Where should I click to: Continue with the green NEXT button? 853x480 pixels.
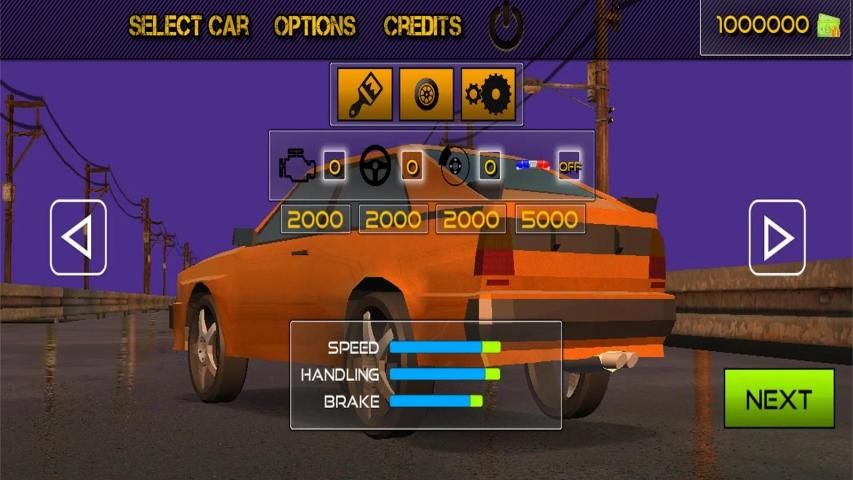[779, 399]
